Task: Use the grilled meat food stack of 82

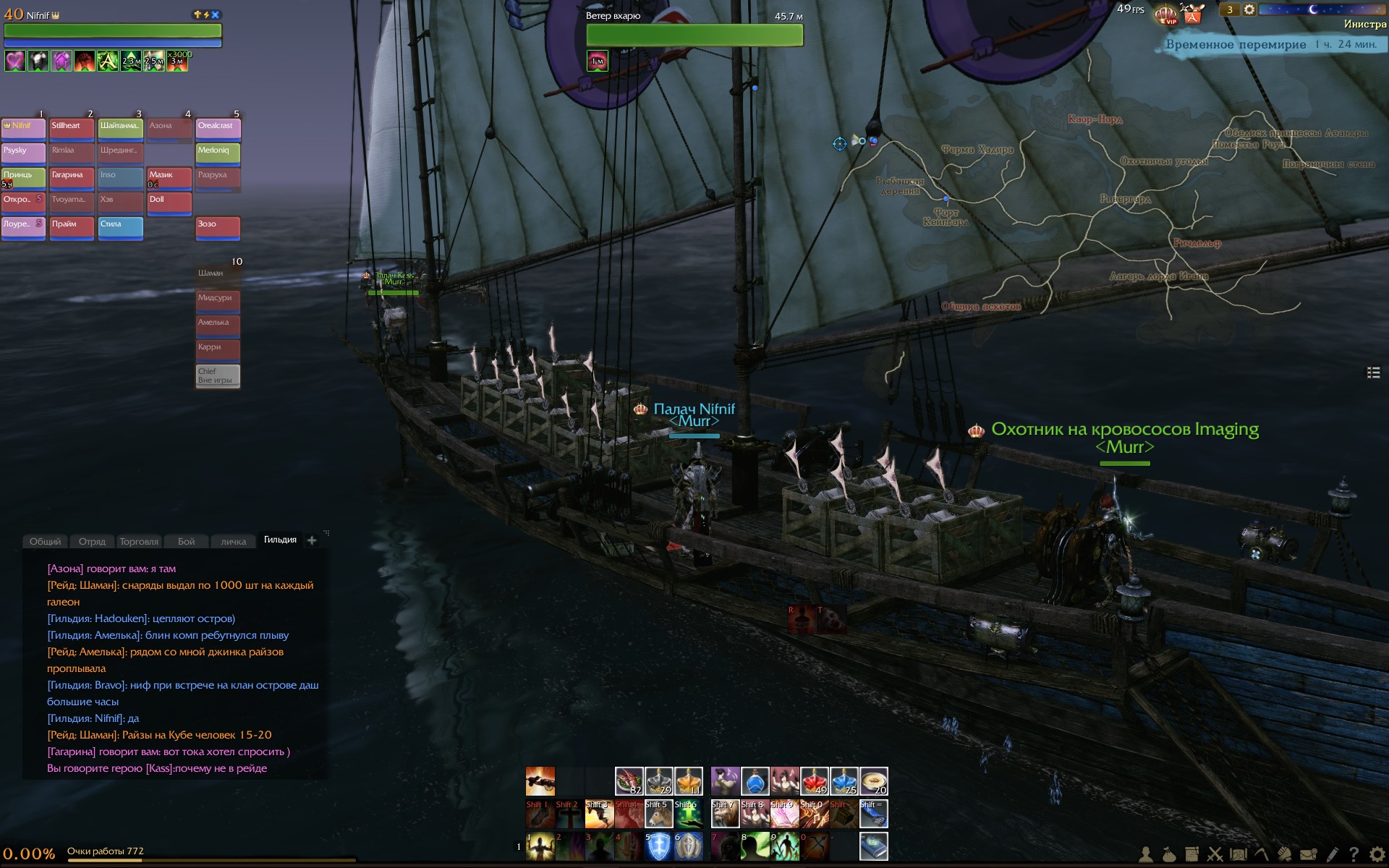Action: [629, 781]
